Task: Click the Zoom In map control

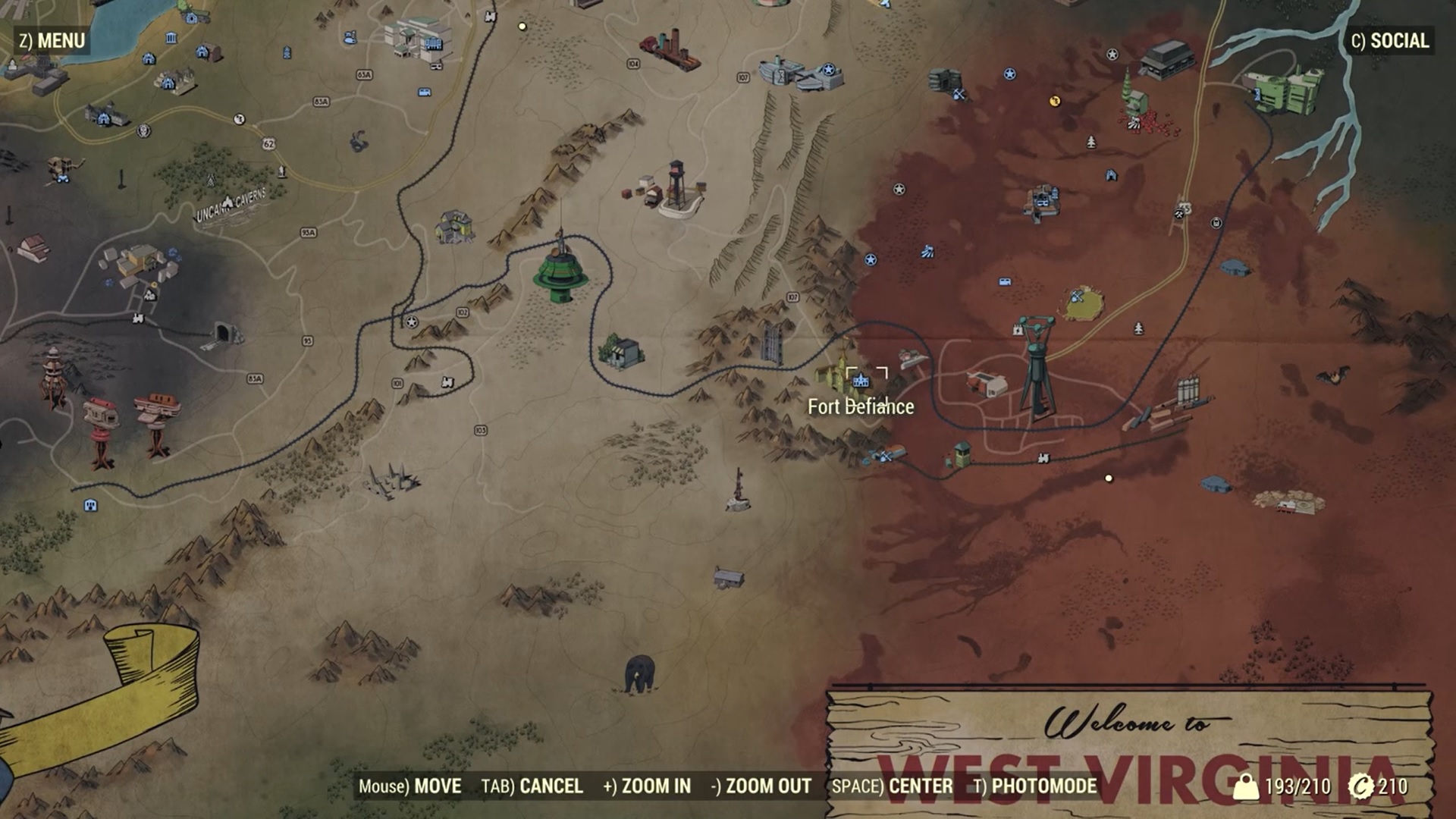Action: tap(646, 786)
